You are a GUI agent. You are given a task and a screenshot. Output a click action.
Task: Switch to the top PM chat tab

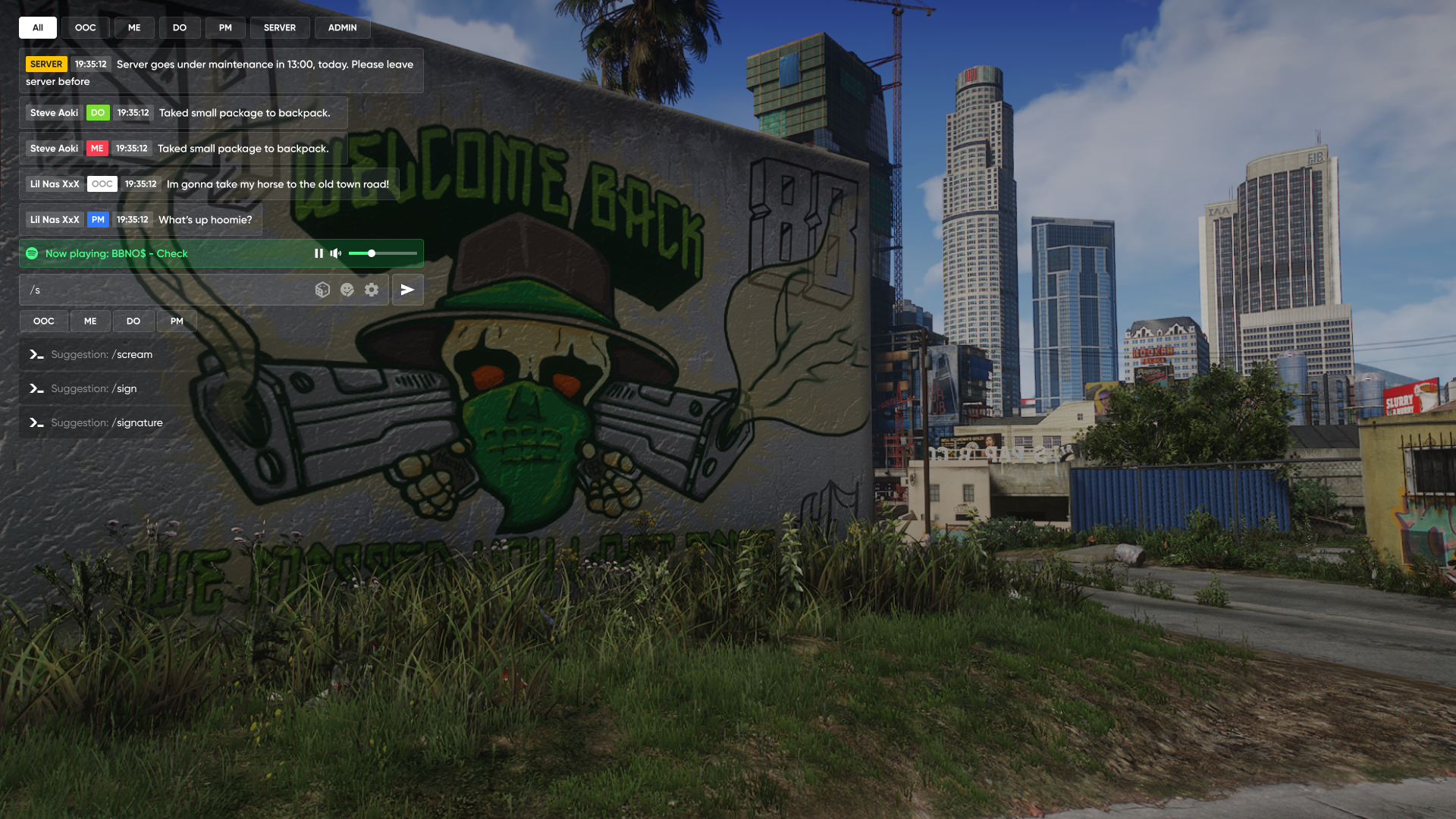pos(225,28)
